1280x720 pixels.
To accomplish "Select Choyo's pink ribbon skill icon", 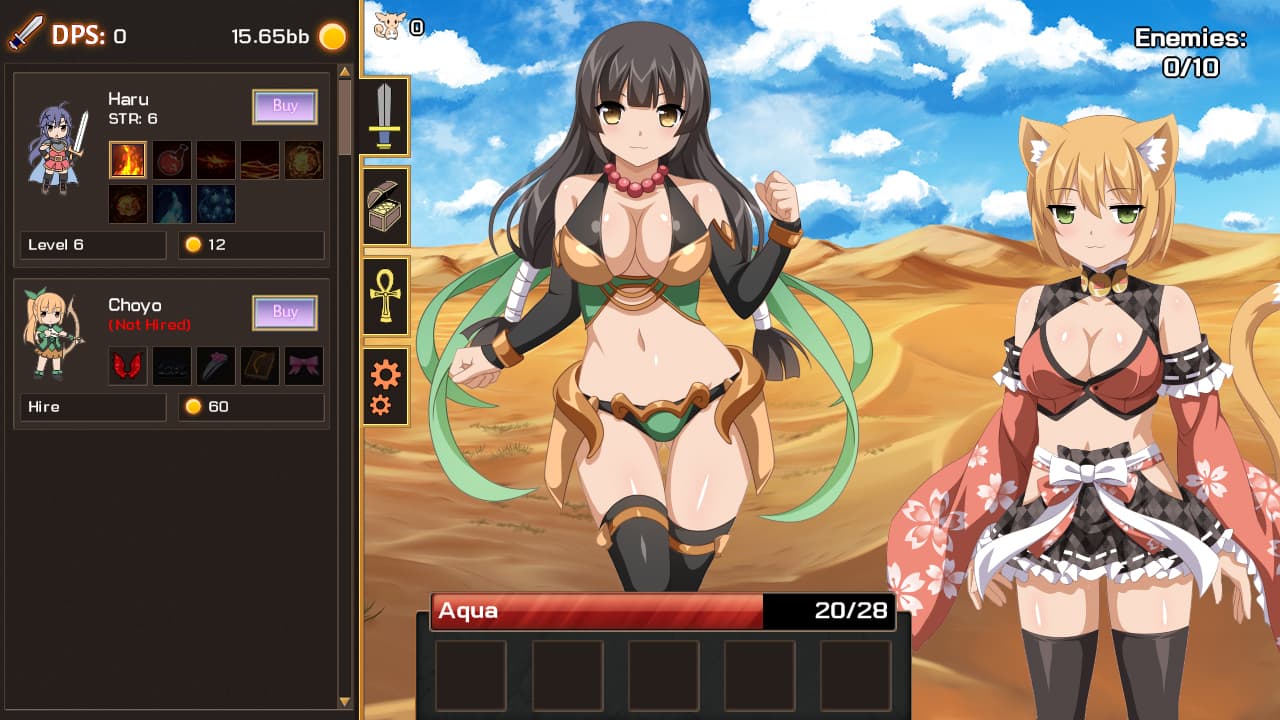I will (303, 365).
